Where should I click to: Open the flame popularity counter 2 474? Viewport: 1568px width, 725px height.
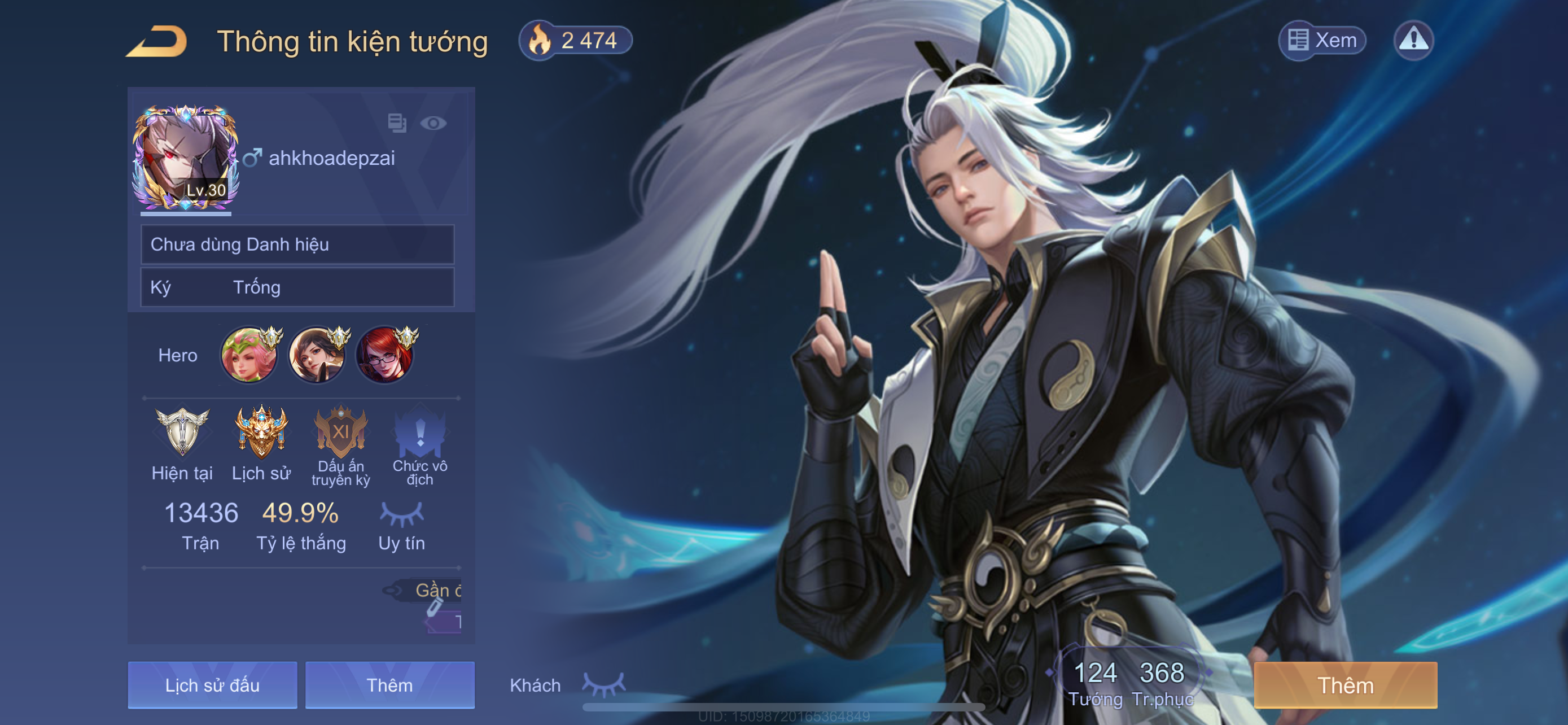pos(575,41)
